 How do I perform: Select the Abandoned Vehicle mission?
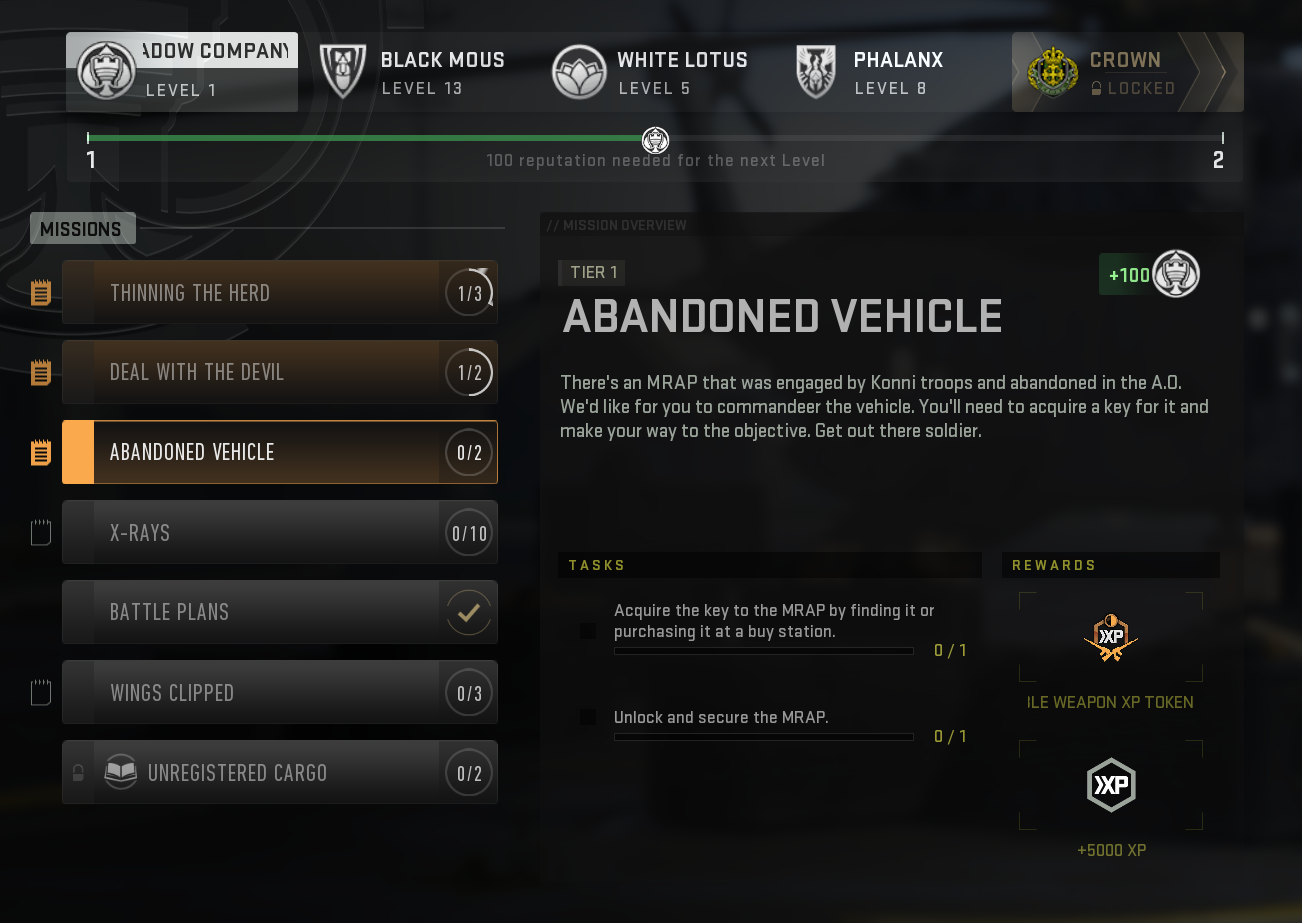pos(280,452)
